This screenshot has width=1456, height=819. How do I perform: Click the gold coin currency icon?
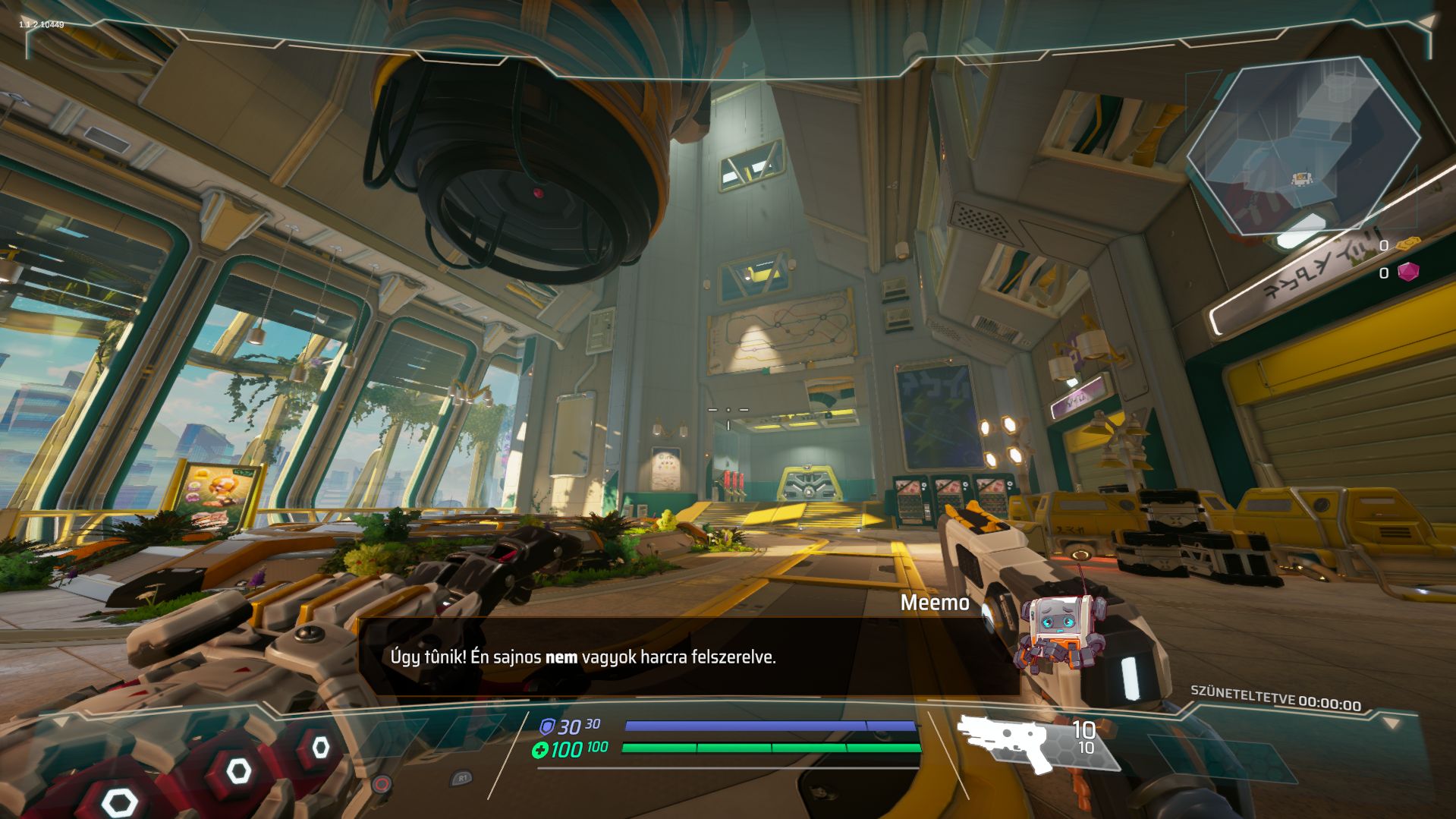pyautogui.click(x=1408, y=244)
